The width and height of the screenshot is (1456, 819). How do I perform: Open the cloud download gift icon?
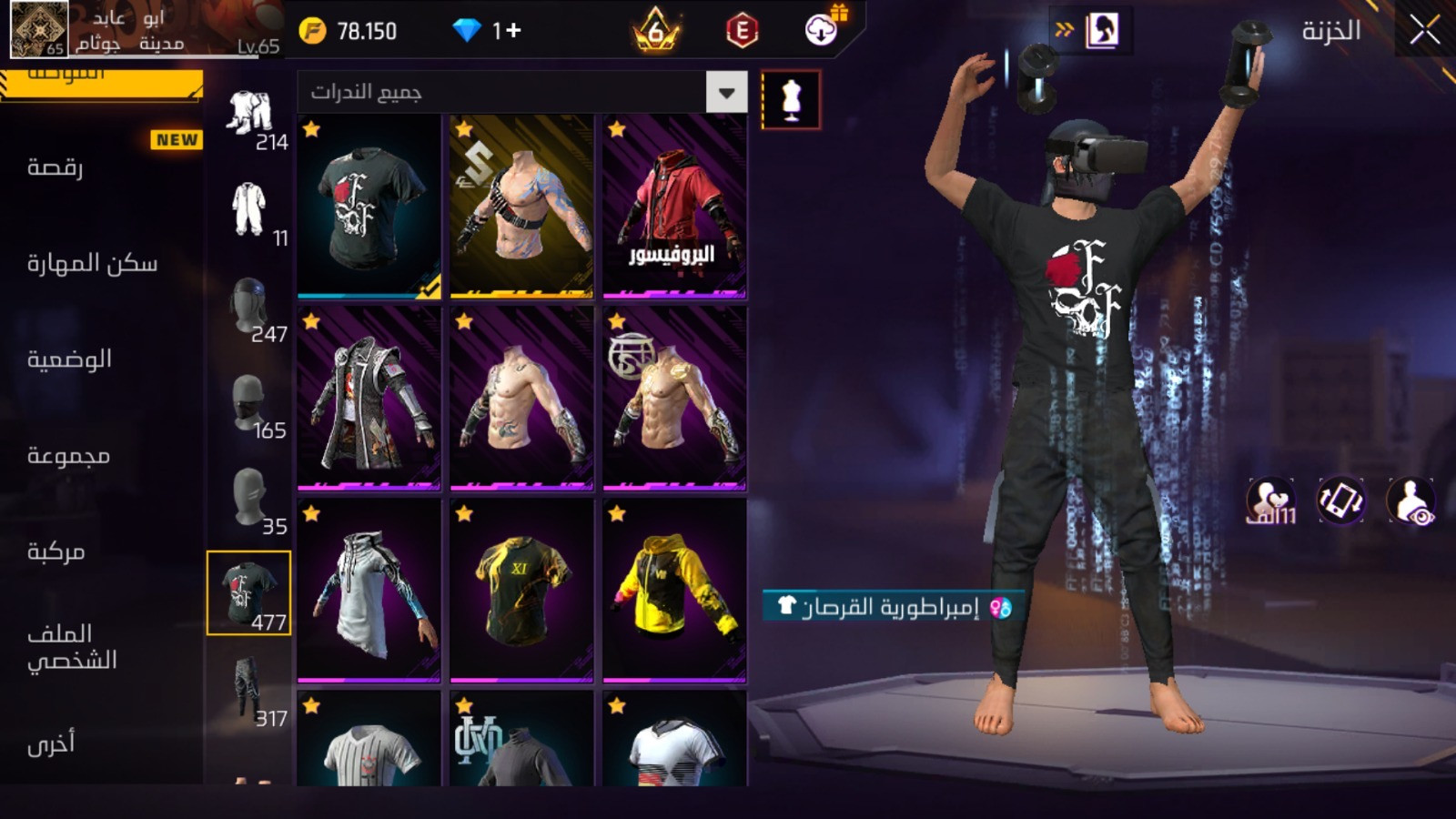tap(822, 30)
